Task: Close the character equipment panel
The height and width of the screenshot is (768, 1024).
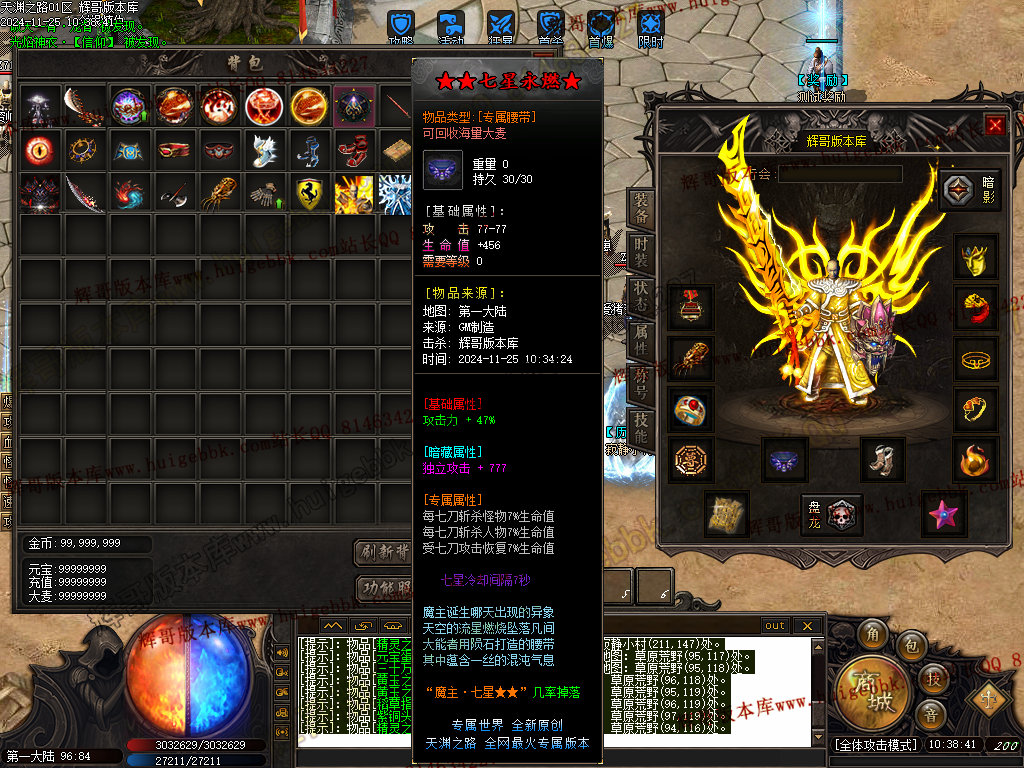Action: [994, 125]
